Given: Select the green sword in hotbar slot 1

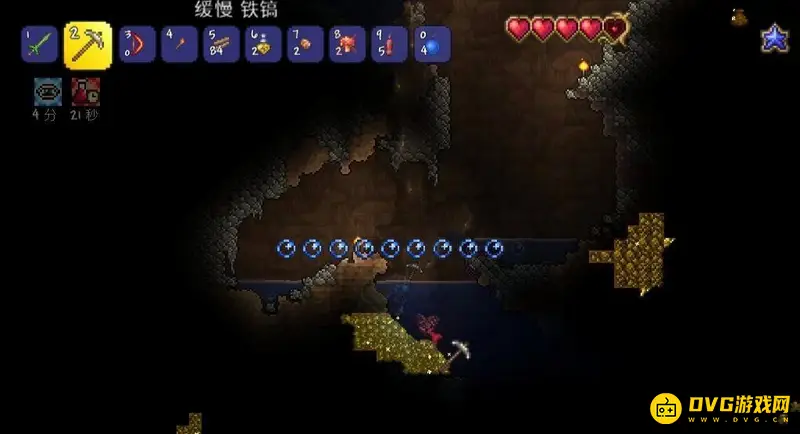Looking at the screenshot, I should tap(38, 44).
